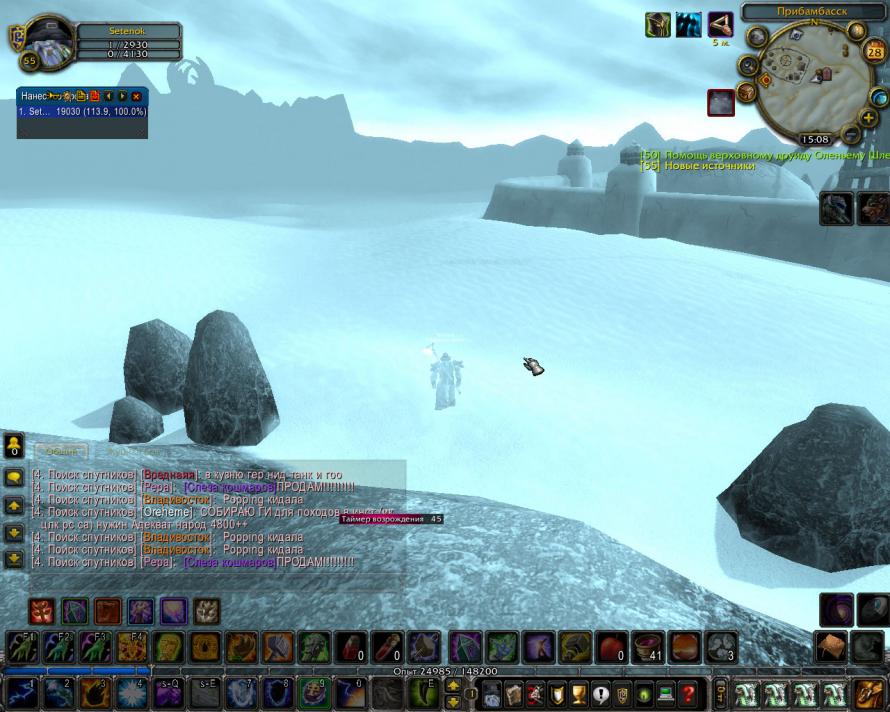890x712 pixels.
Task: Zoom out the minimap with minus button
Action: pyautogui.click(x=852, y=133)
